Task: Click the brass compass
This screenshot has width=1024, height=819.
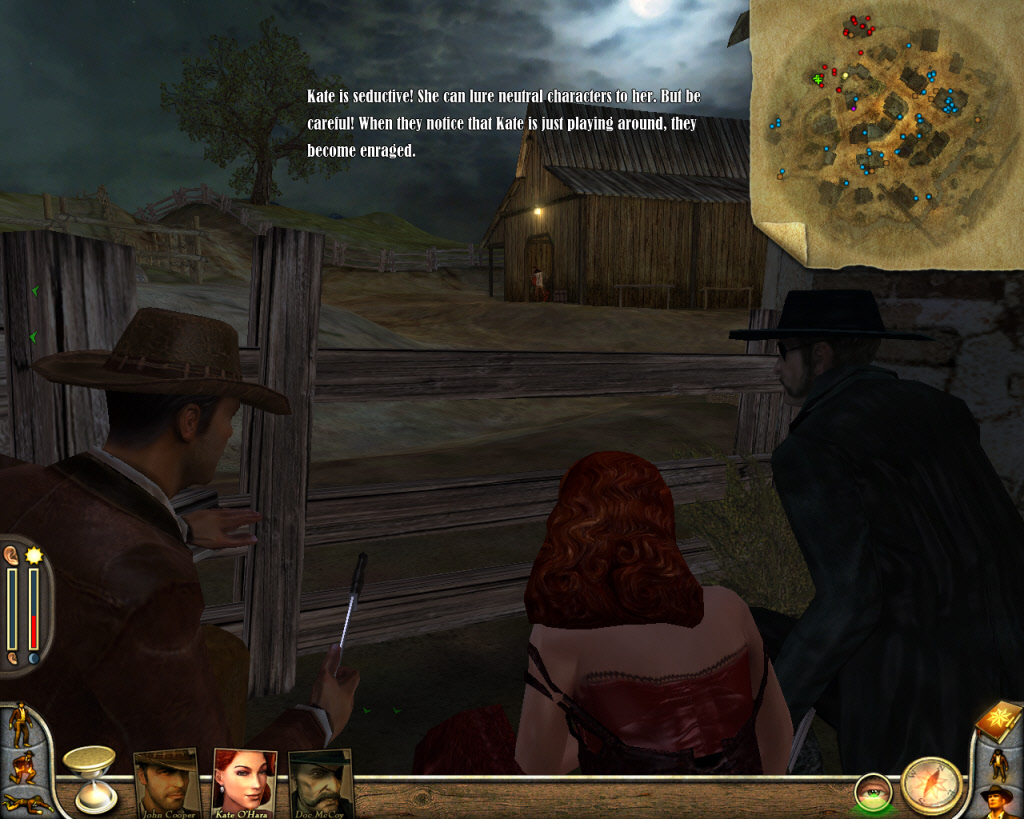Action: pyautogui.click(x=931, y=785)
